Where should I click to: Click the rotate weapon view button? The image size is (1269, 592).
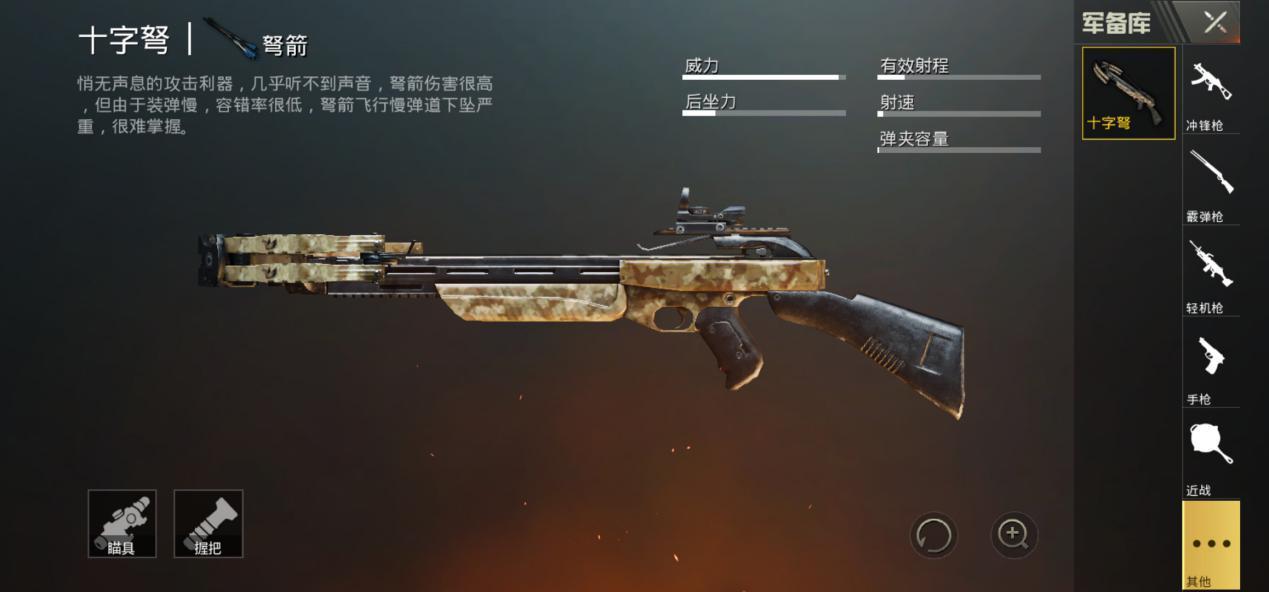pyautogui.click(x=933, y=535)
